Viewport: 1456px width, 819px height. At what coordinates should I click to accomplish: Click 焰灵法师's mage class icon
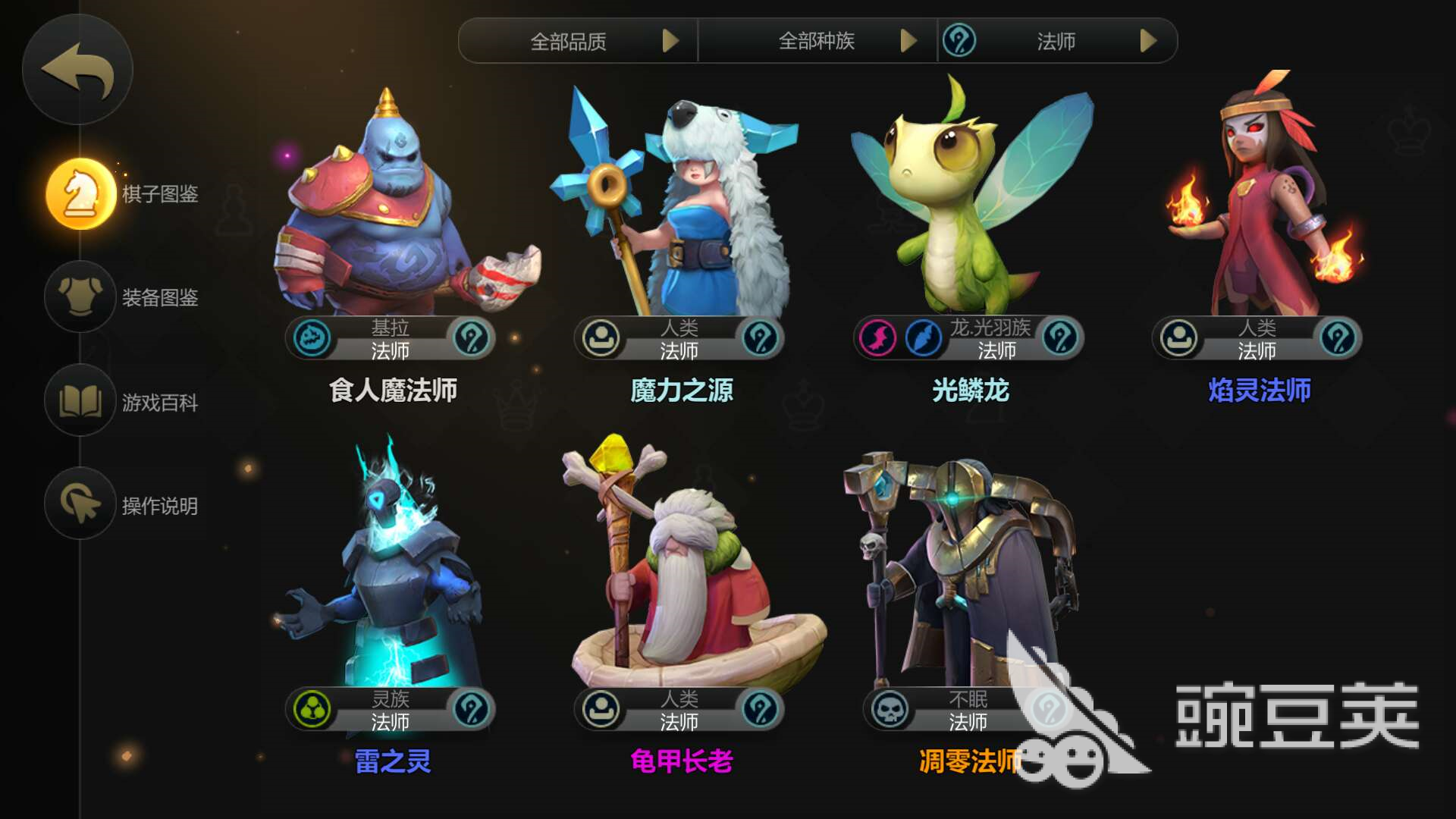point(1338,338)
